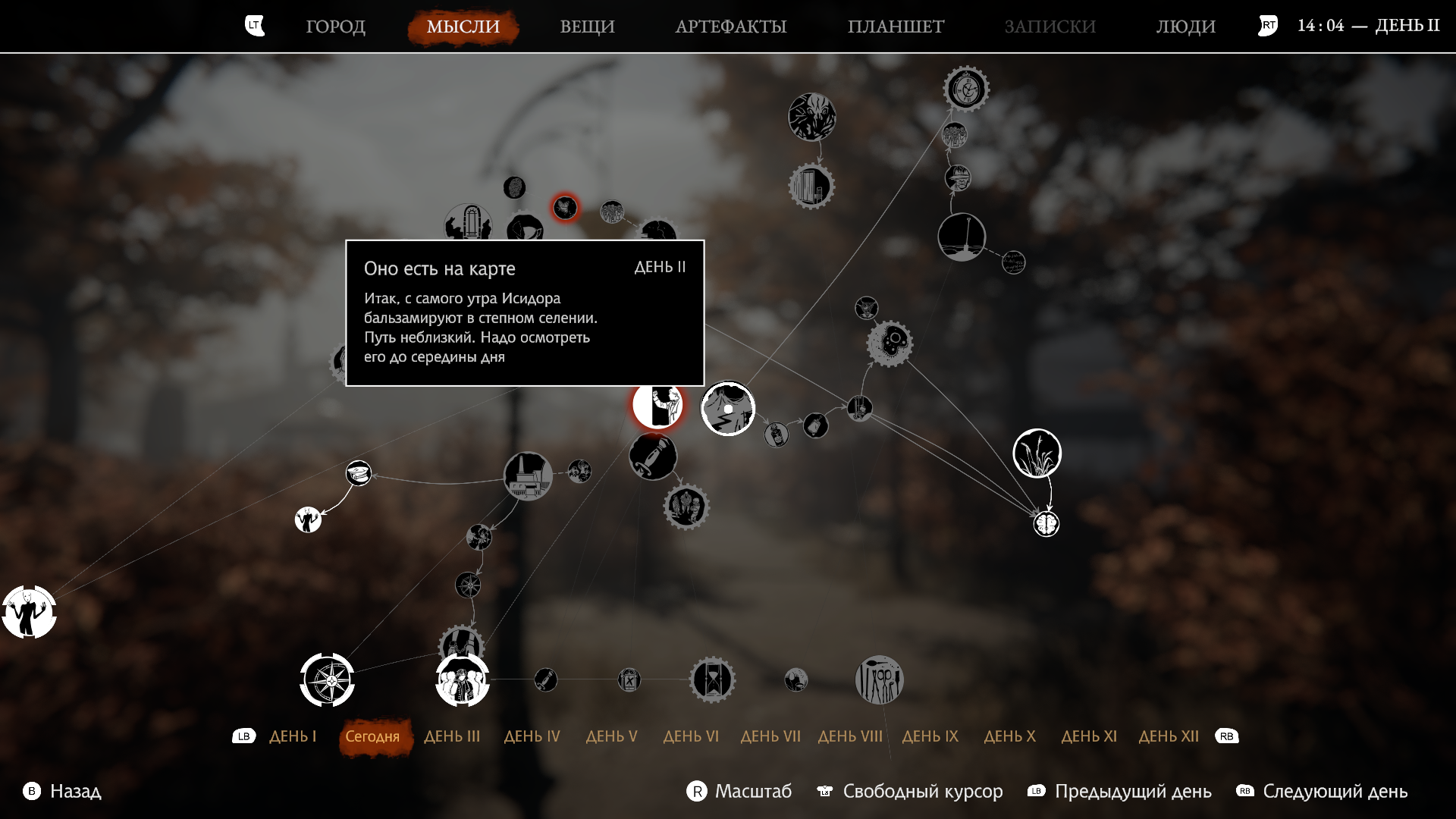The width and height of the screenshot is (1456, 819).
Task: Select the factory building thought node
Action: tap(529, 475)
